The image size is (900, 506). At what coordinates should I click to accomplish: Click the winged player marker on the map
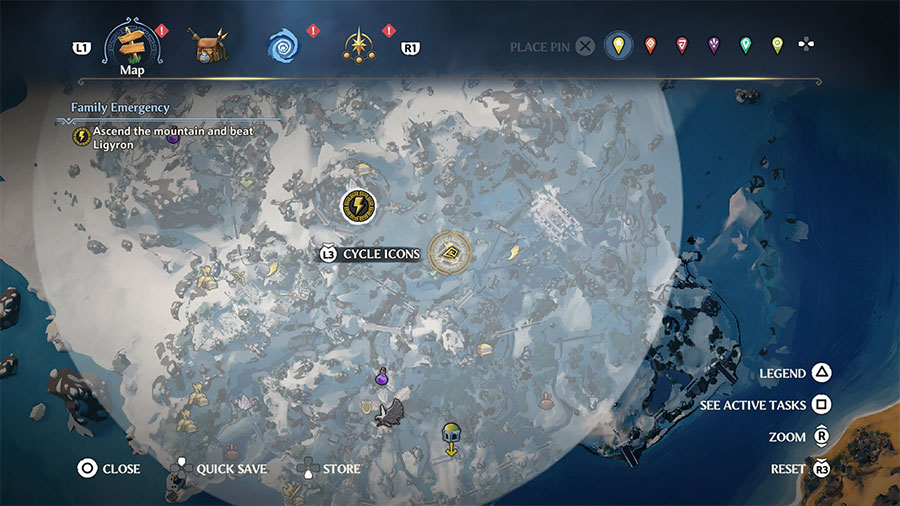click(x=390, y=412)
